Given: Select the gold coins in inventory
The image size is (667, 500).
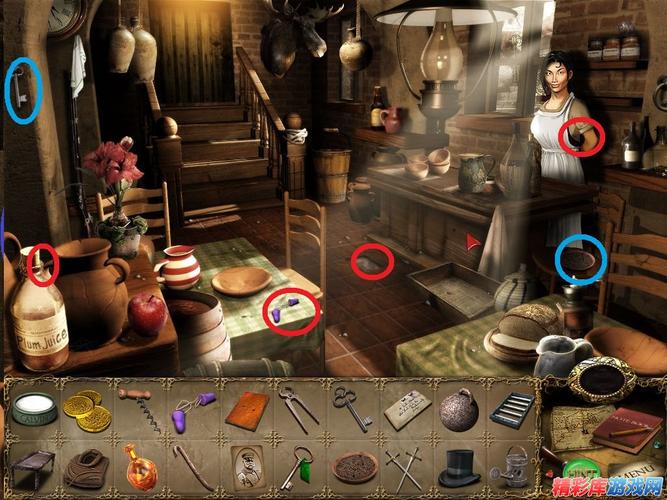Looking at the screenshot, I should (85, 407).
